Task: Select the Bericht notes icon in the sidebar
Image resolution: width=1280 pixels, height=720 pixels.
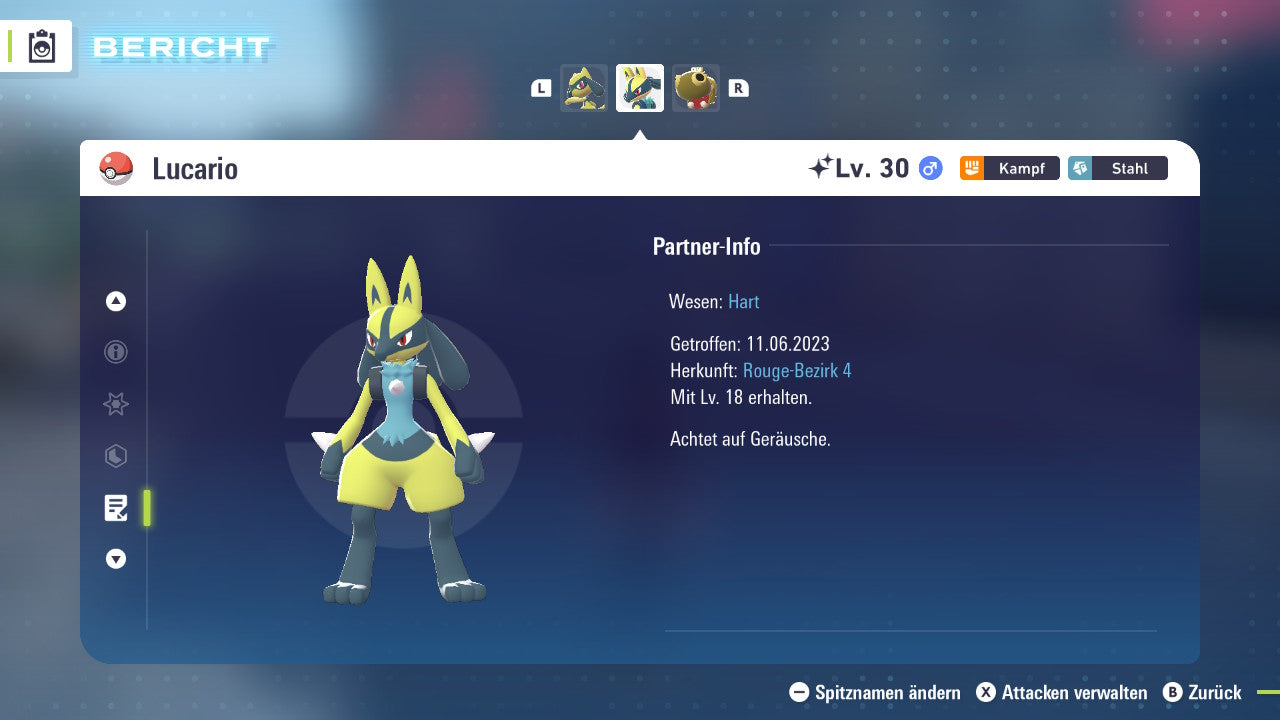Action: pos(115,508)
